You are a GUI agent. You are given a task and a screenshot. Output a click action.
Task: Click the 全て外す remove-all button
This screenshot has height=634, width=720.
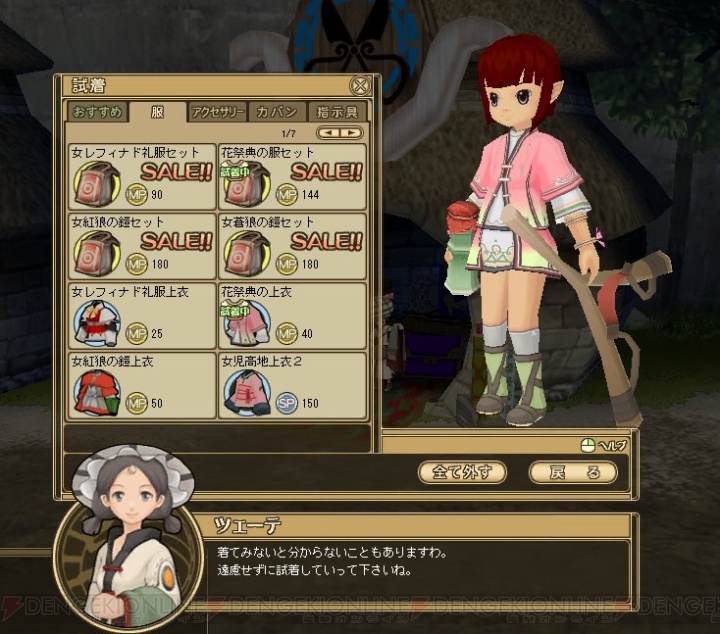462,472
